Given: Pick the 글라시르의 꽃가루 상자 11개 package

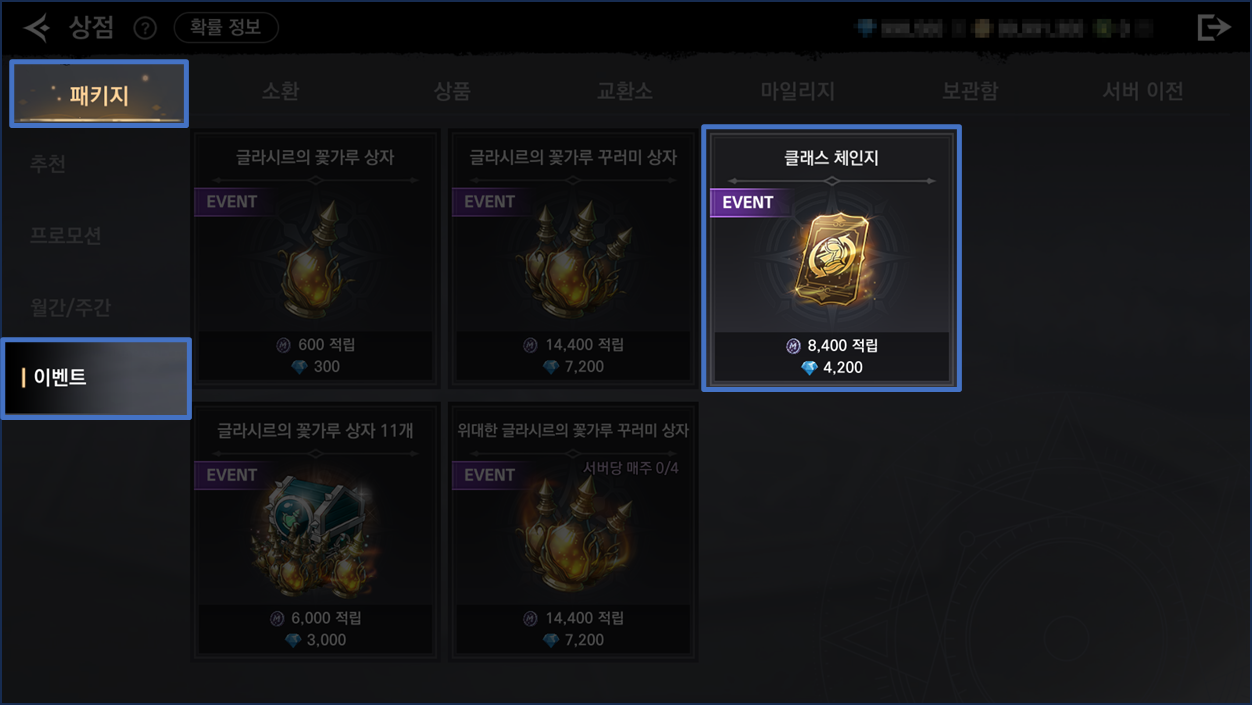Looking at the screenshot, I should [315, 531].
